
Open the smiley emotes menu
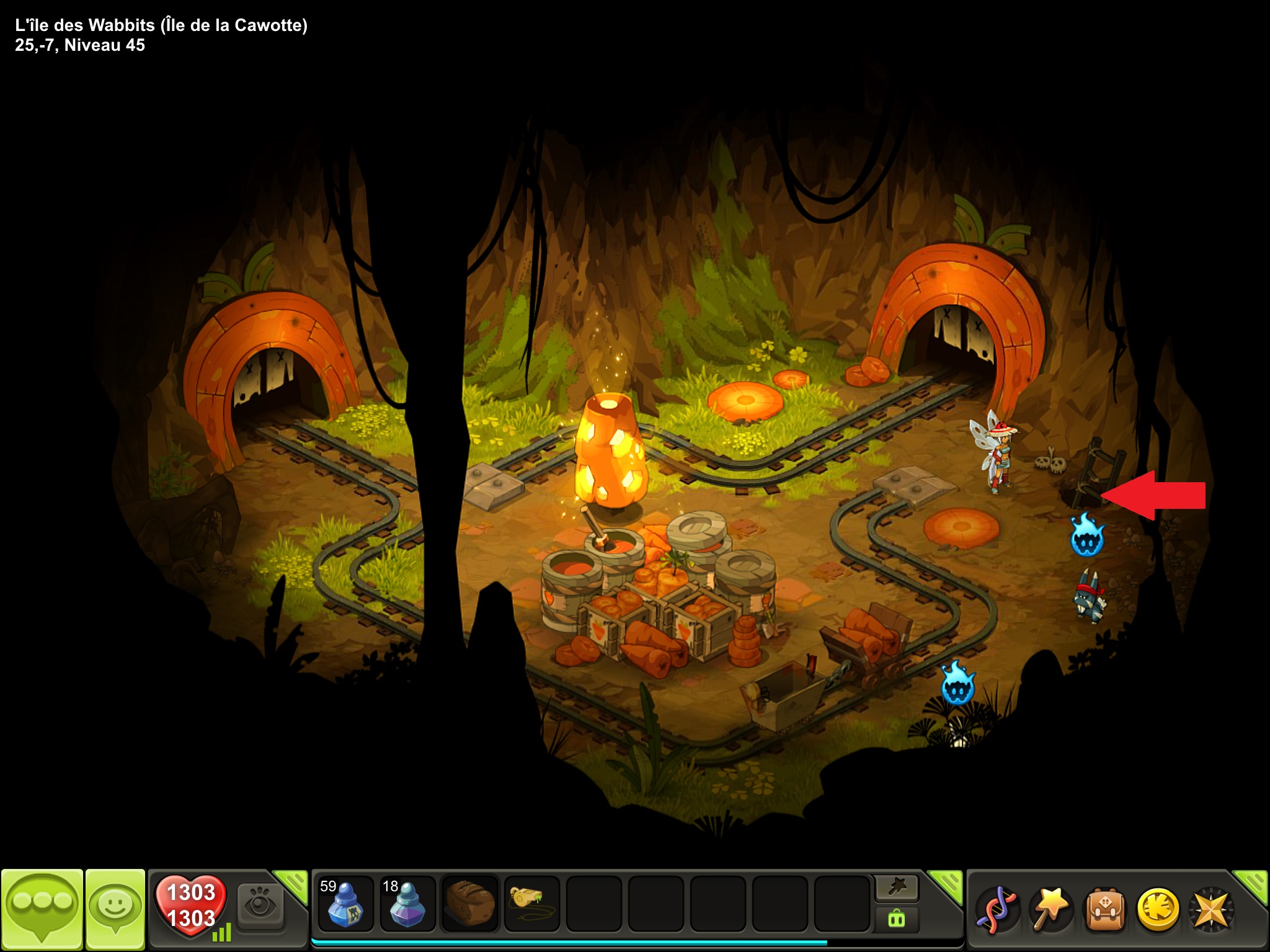(x=115, y=907)
